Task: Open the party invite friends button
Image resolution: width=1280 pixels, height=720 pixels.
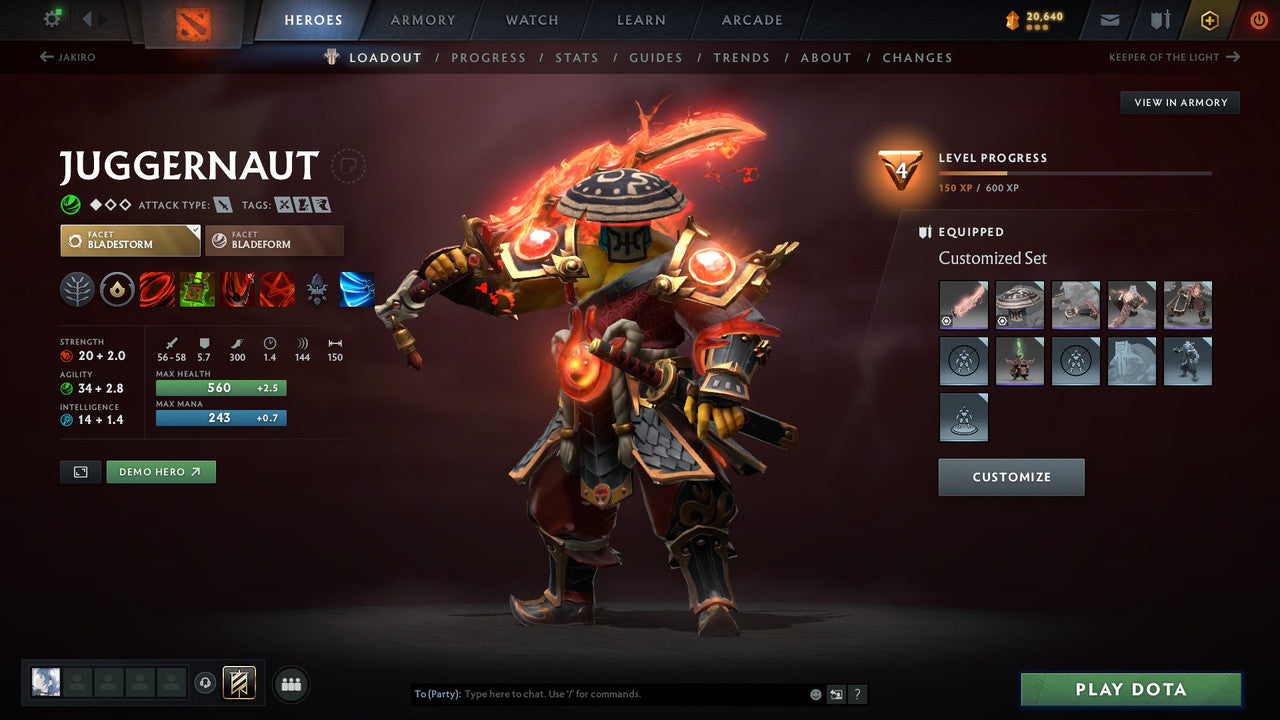Action: point(289,684)
